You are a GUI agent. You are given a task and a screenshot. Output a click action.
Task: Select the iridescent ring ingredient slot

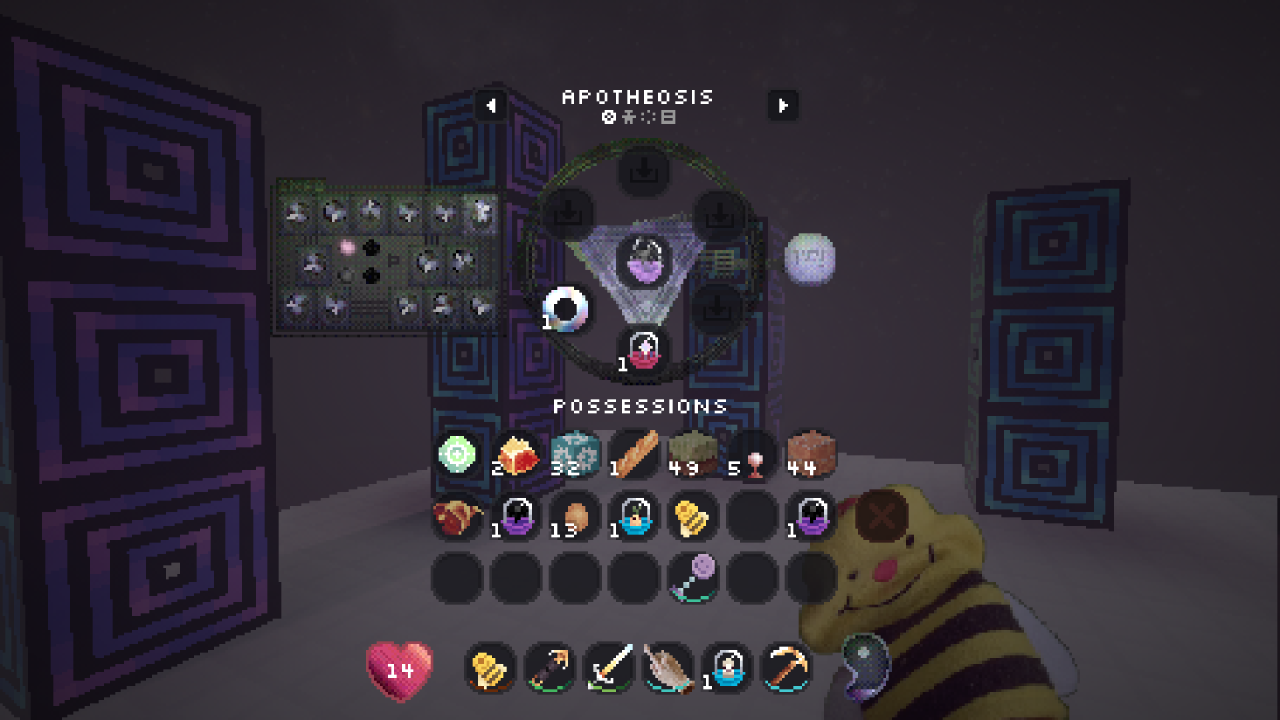click(566, 309)
